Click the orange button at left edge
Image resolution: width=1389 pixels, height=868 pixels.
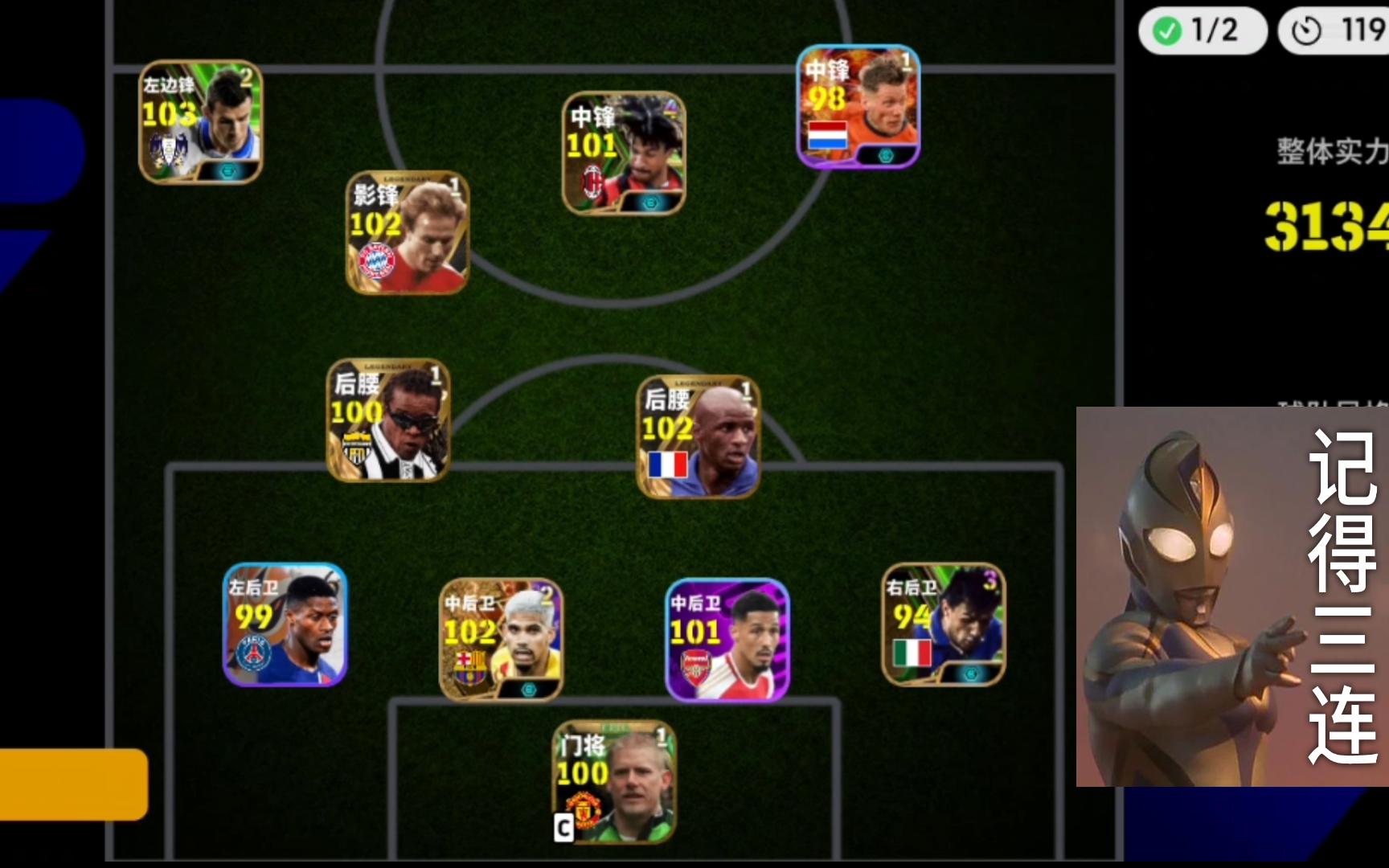point(72,784)
